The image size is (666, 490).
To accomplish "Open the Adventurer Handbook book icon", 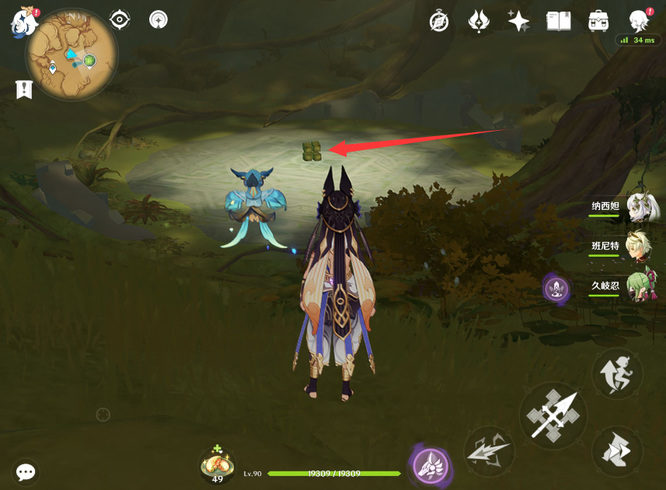I will 558,21.
